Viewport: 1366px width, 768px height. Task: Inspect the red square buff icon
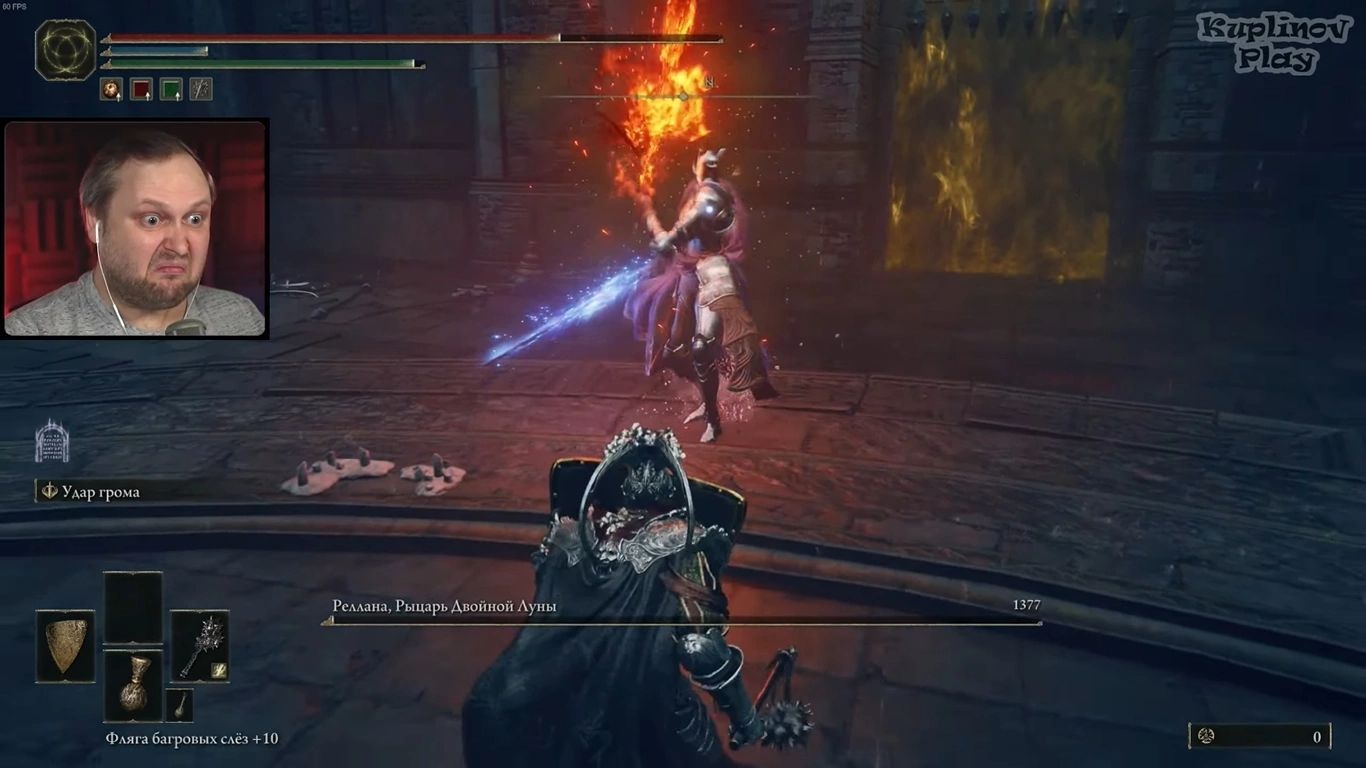142,90
